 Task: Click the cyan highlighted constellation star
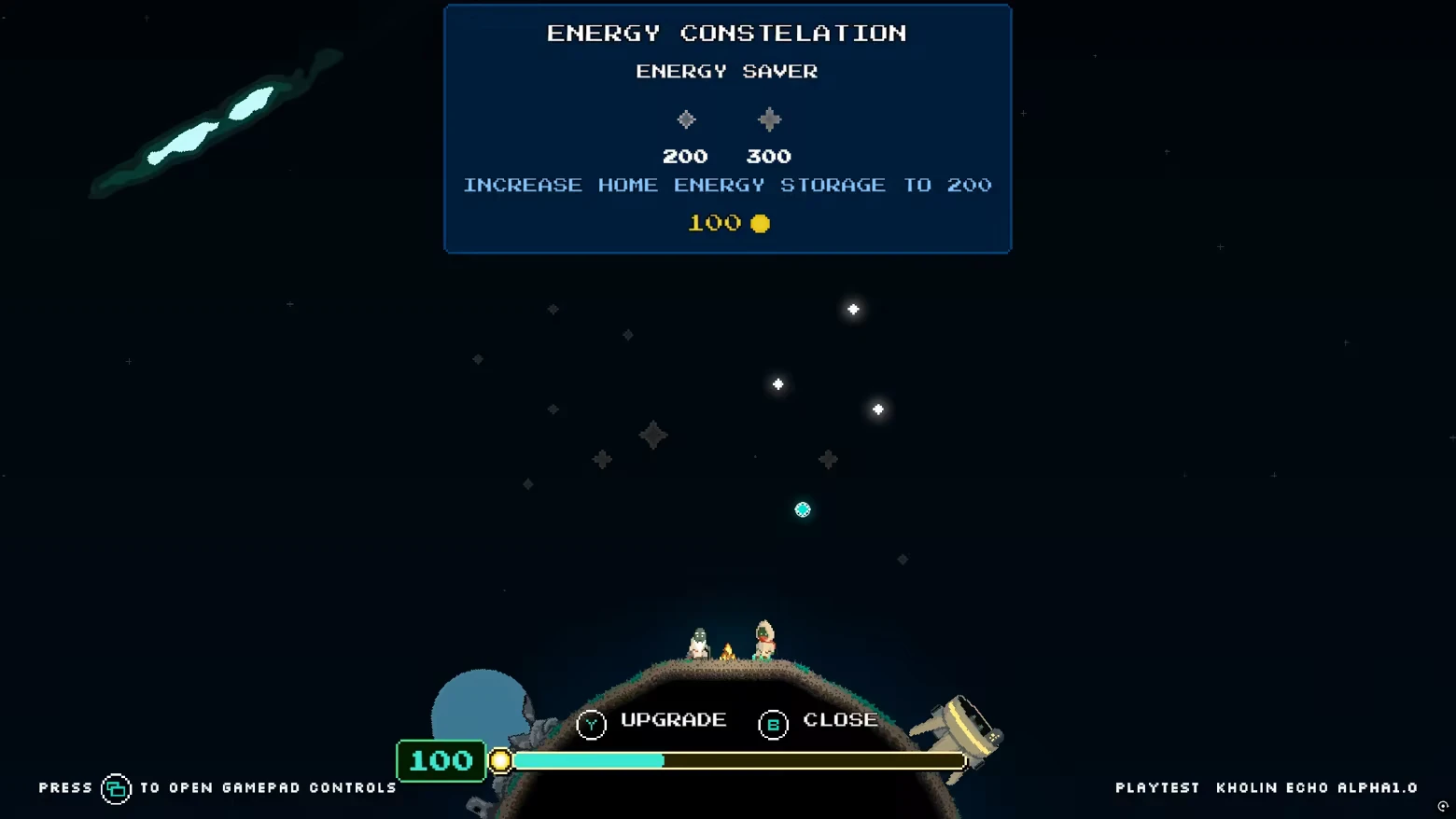point(803,509)
